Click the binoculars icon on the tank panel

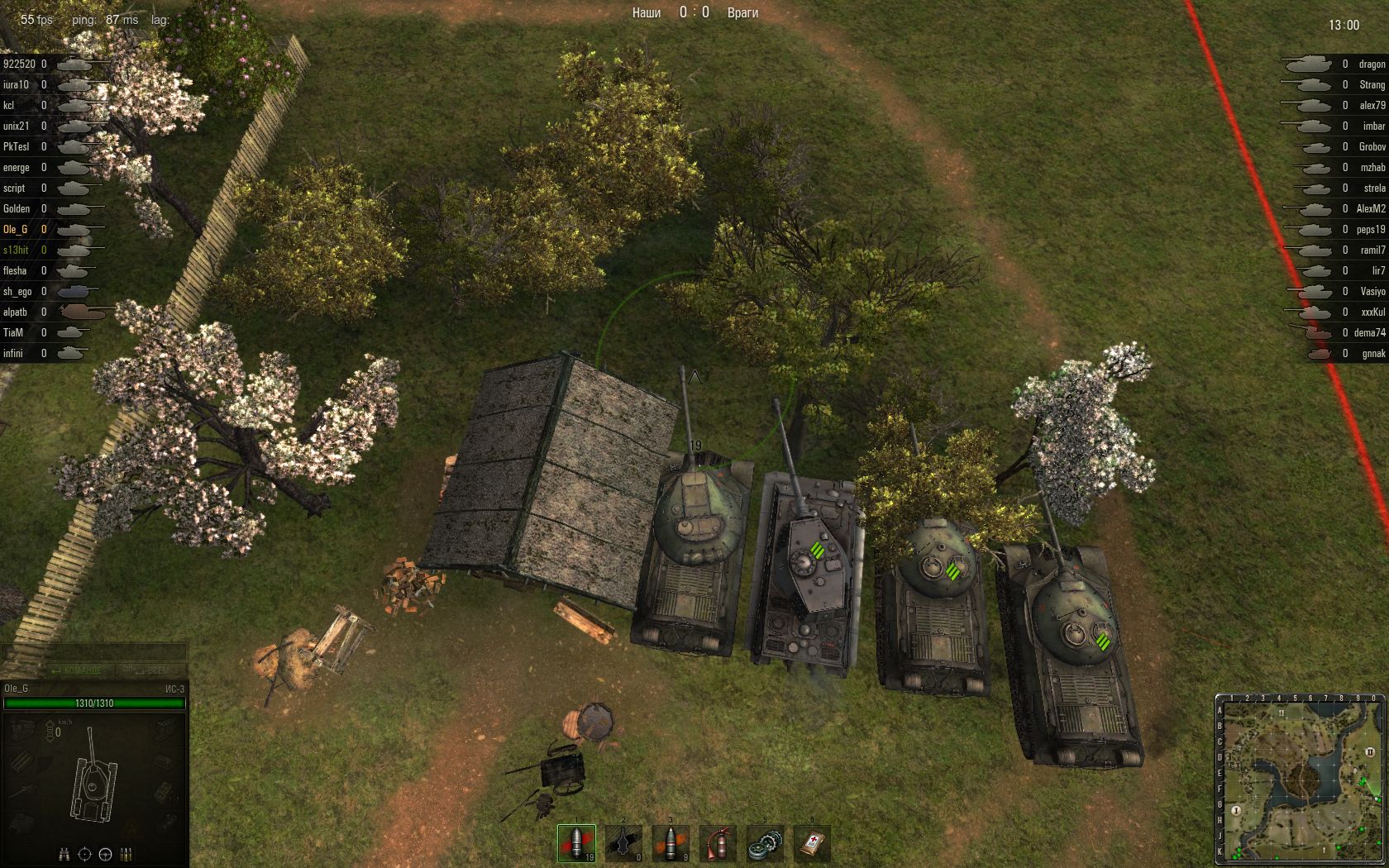(x=64, y=854)
